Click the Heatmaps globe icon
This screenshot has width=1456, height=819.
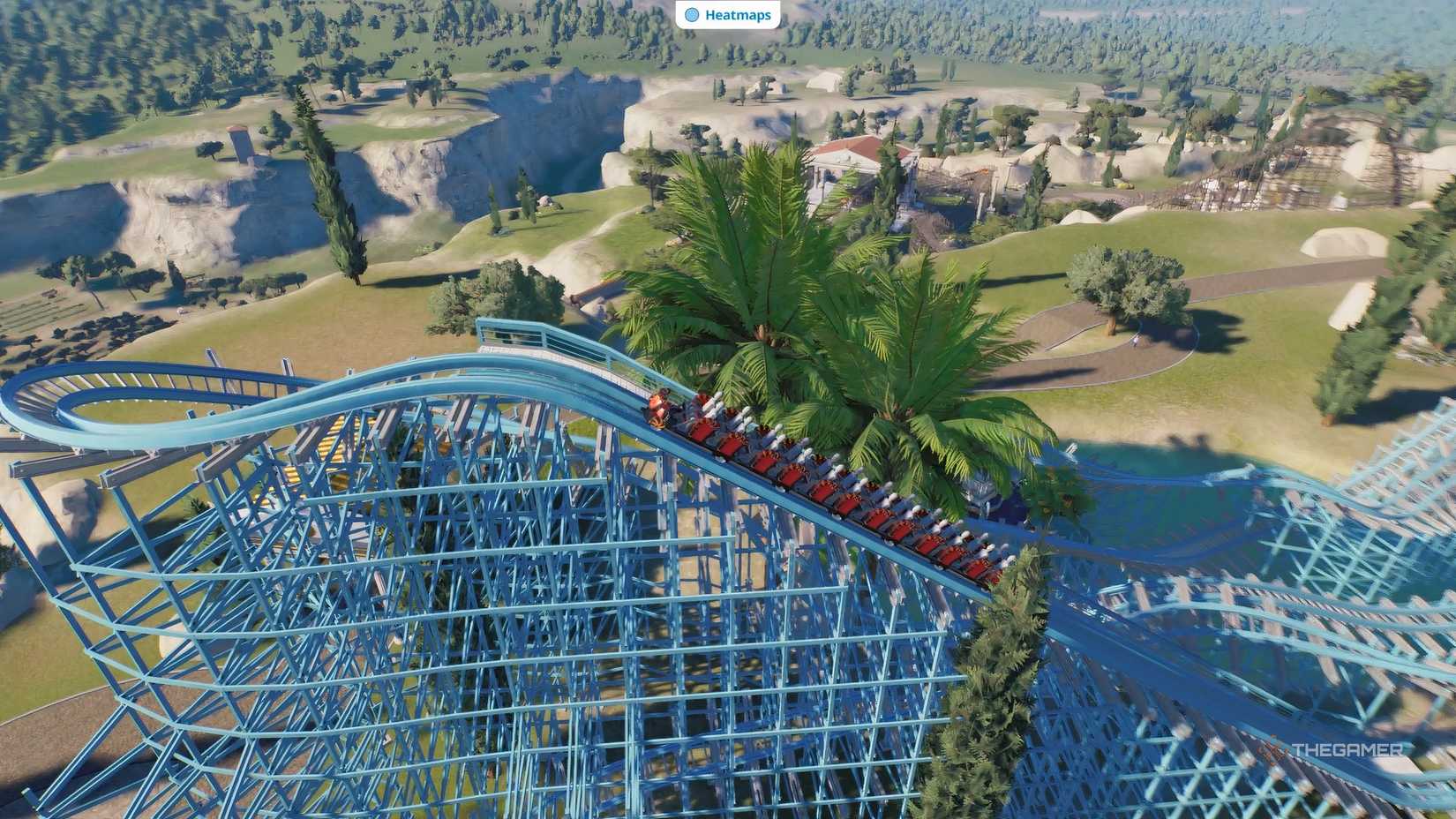point(694,15)
